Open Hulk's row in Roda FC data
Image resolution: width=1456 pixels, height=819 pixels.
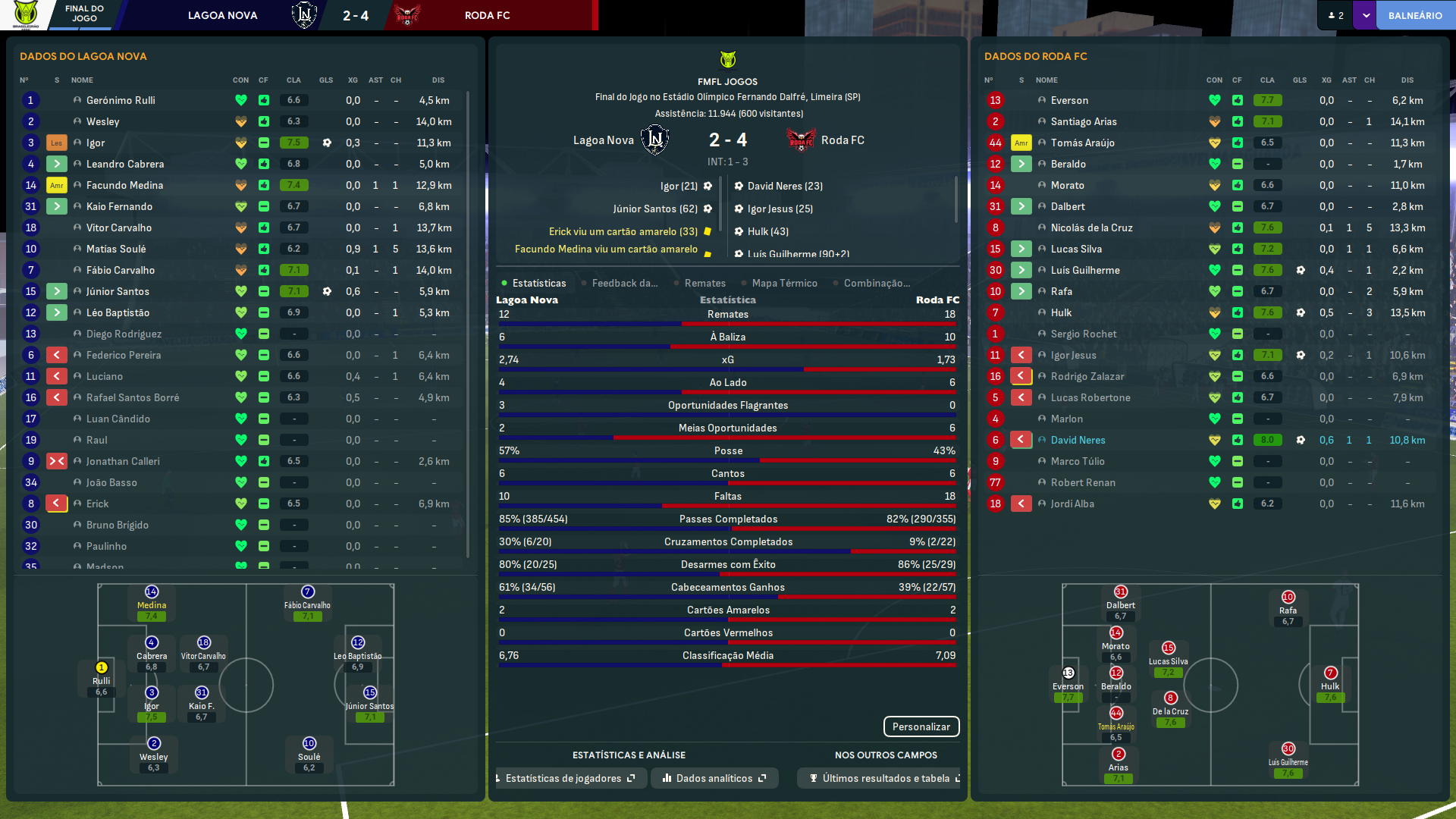pyautogui.click(x=1061, y=312)
